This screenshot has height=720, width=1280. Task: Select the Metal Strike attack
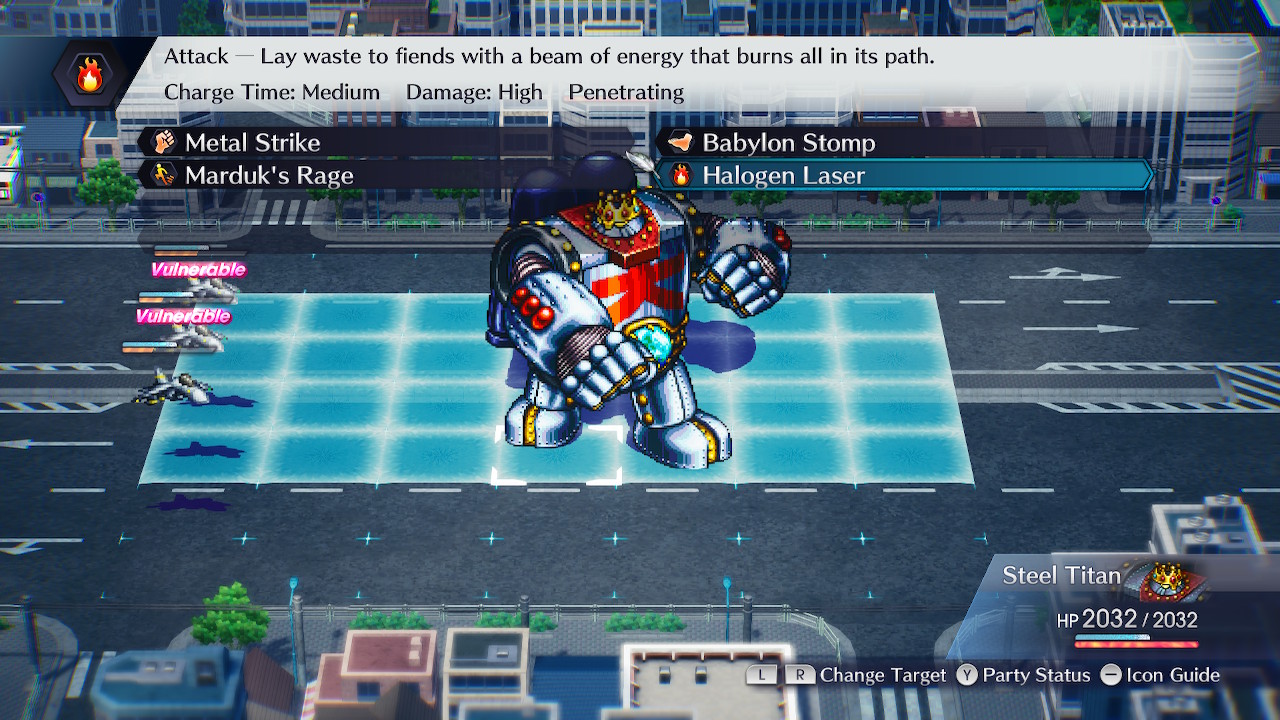252,143
